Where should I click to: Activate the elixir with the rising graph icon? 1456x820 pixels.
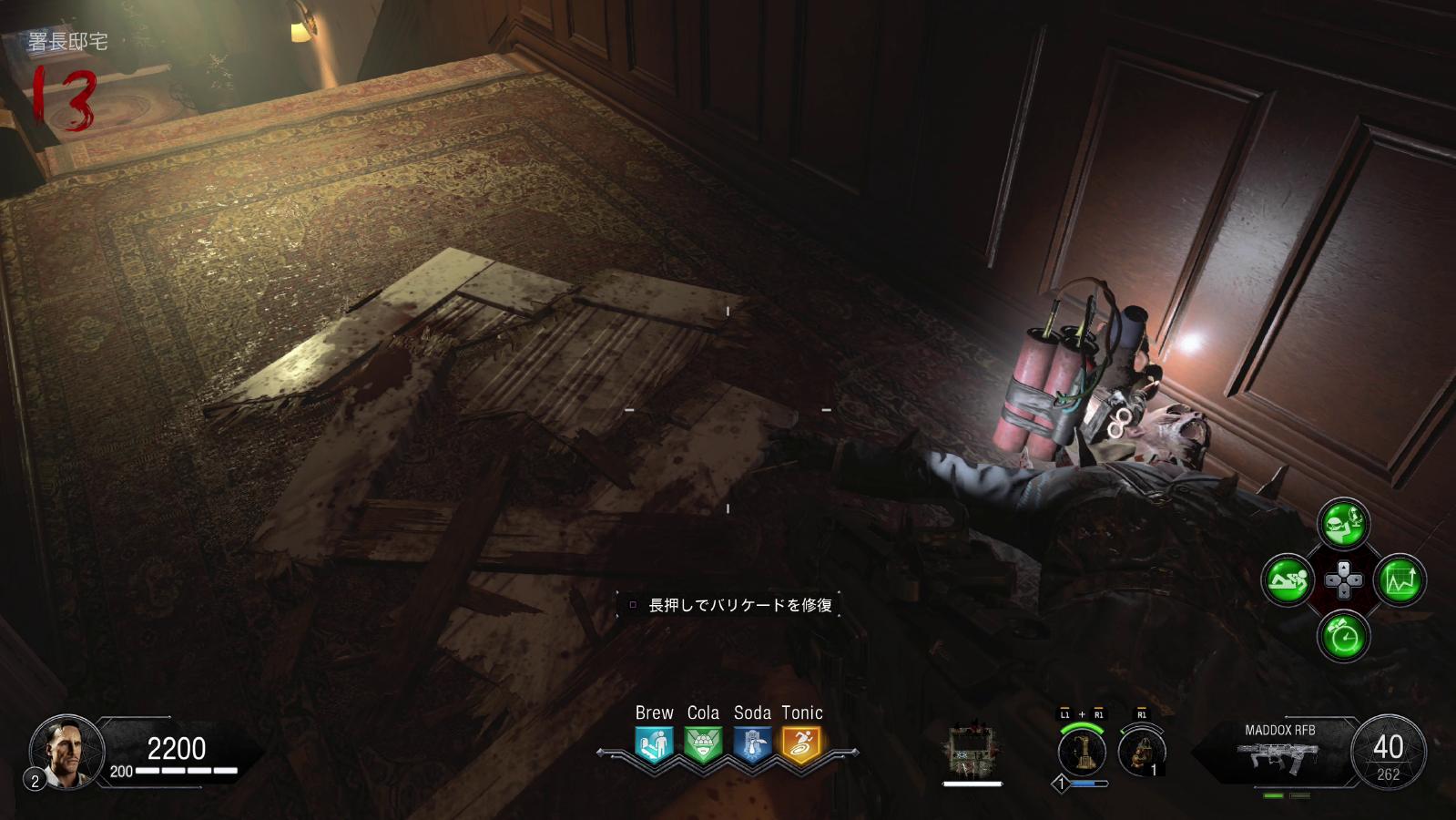(x=1399, y=579)
